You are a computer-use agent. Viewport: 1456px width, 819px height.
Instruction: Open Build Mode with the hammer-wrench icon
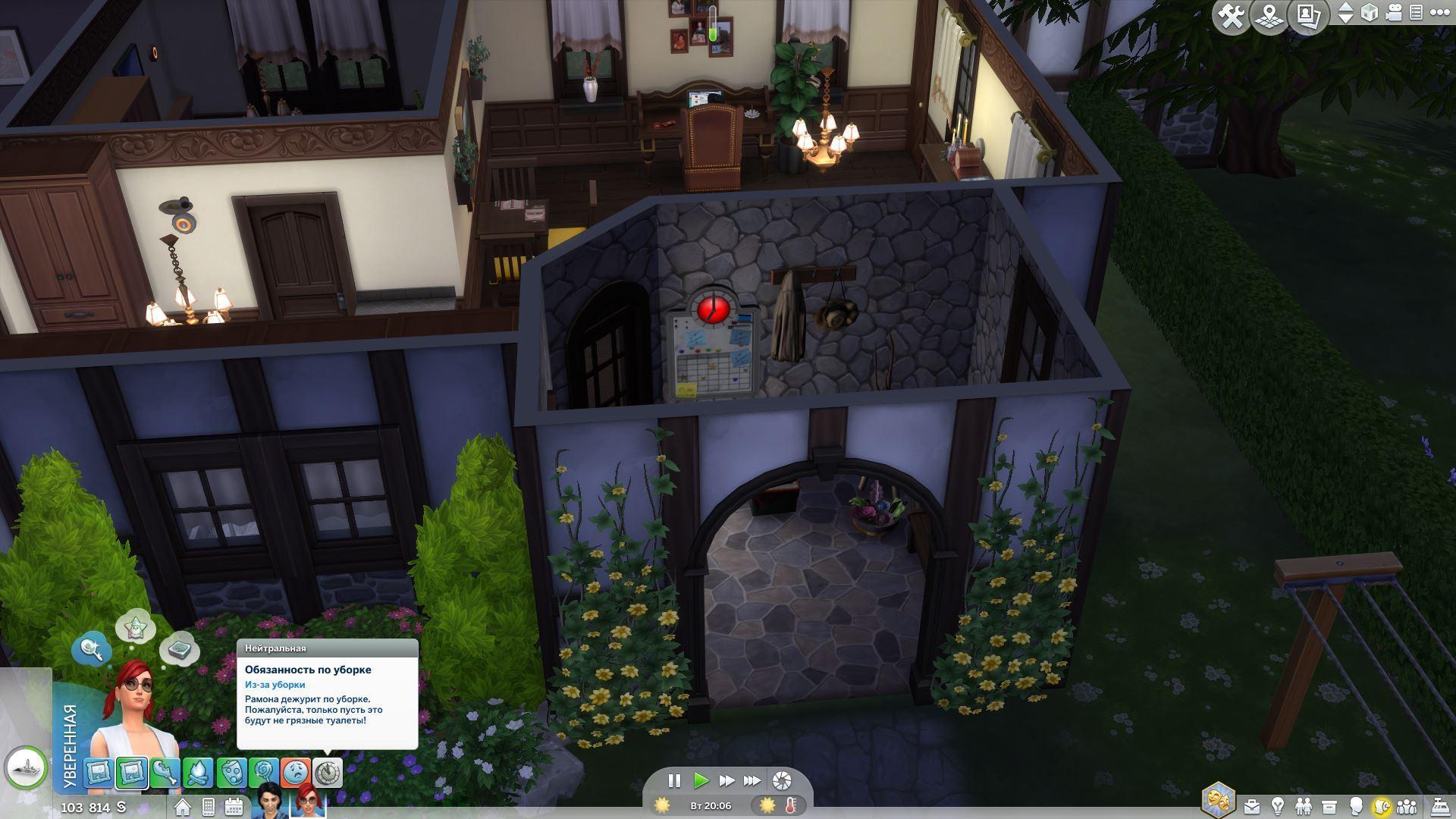click(1231, 15)
